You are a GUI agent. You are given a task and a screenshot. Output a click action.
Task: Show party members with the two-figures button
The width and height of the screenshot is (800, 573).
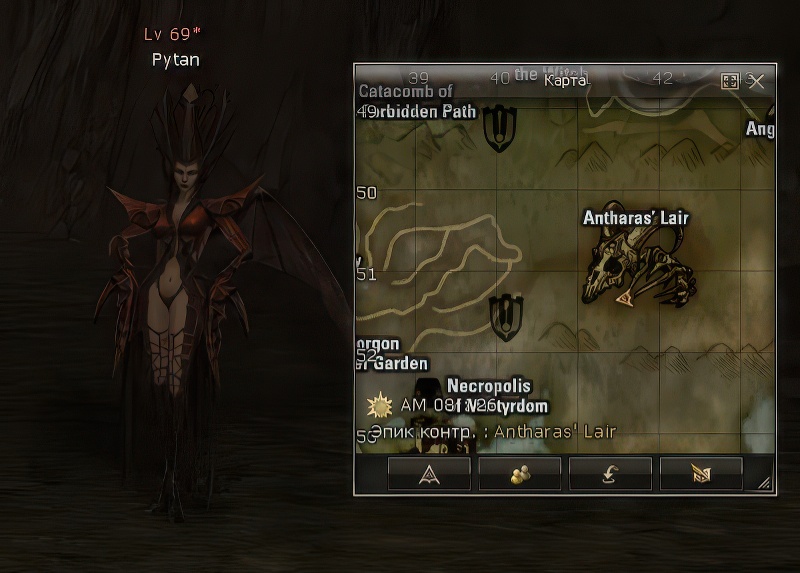click(520, 474)
